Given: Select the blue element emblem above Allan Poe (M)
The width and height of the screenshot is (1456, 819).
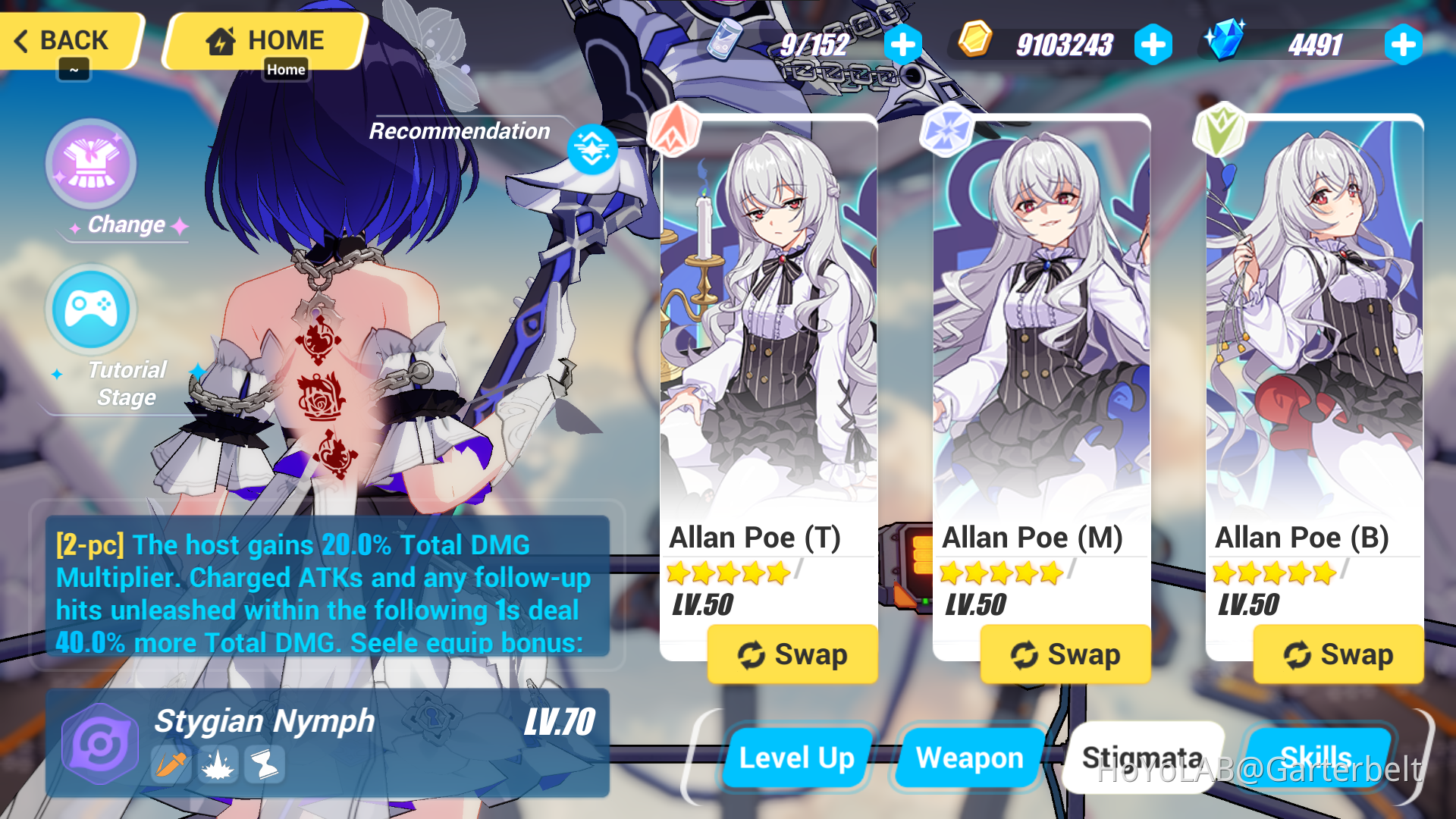Looking at the screenshot, I should click(946, 129).
